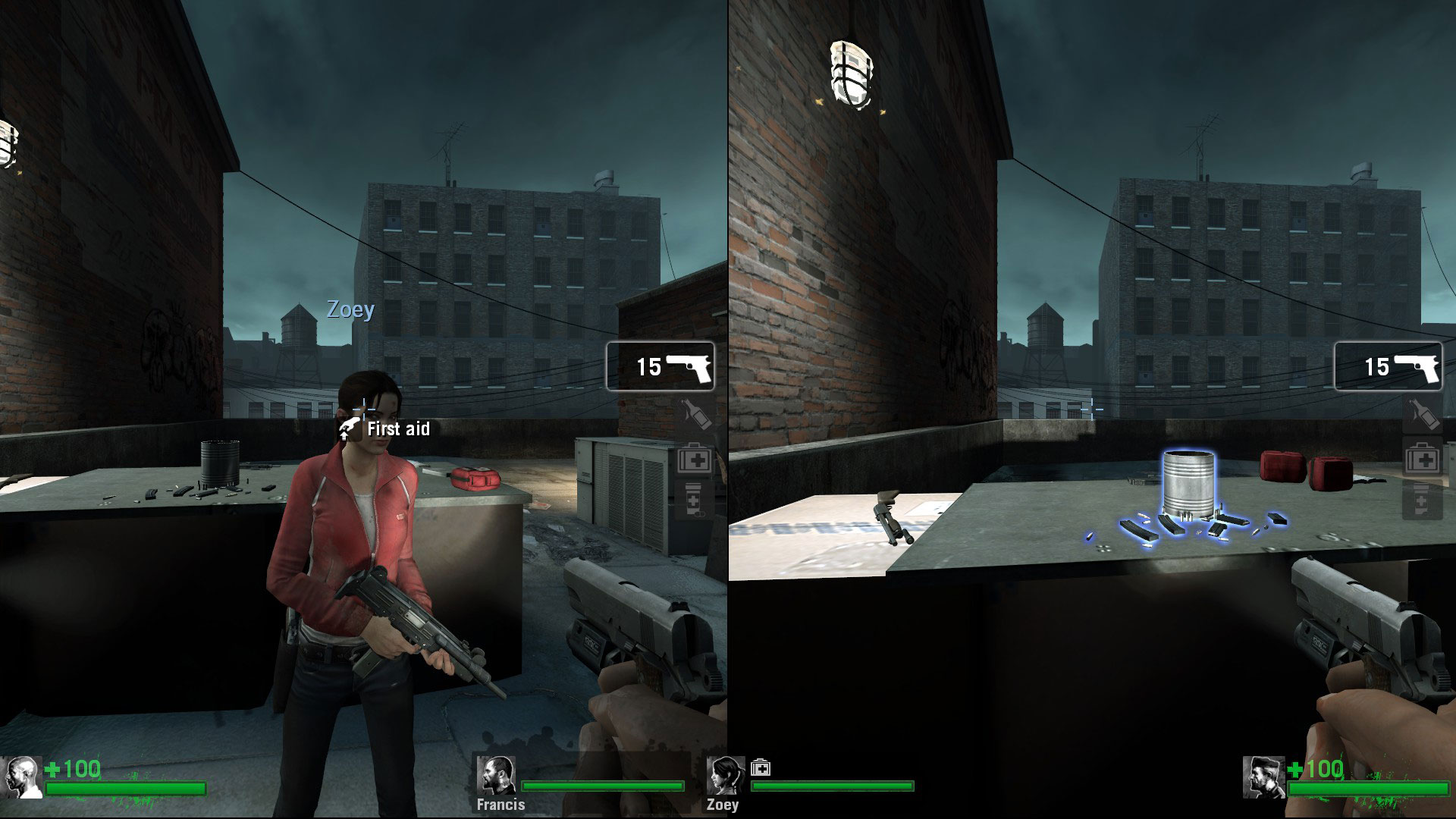Click the hand icon in the First aid pickup prompt
The width and height of the screenshot is (1456, 819).
pyautogui.click(x=350, y=428)
